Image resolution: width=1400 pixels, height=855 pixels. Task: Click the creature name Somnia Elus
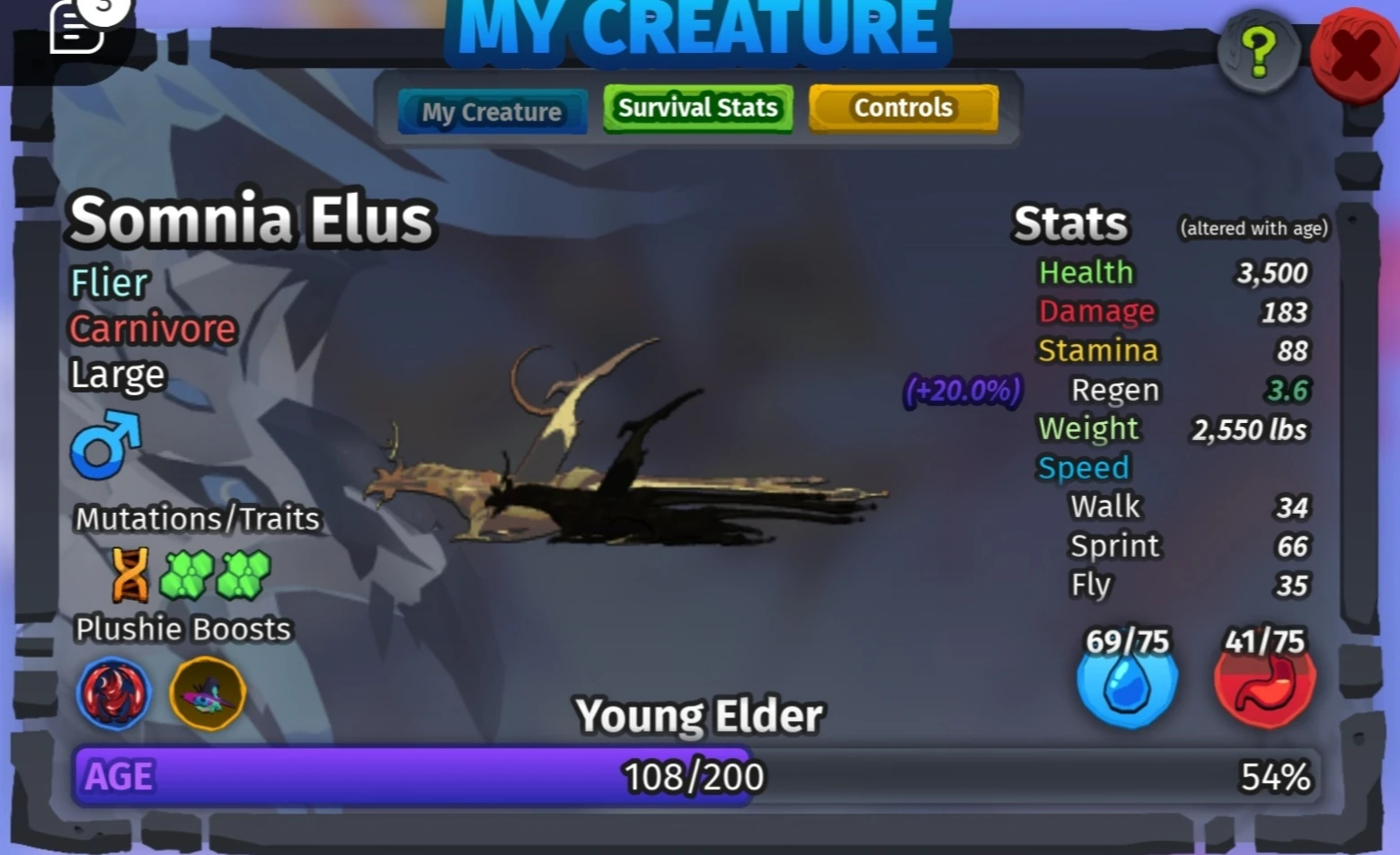(x=252, y=217)
